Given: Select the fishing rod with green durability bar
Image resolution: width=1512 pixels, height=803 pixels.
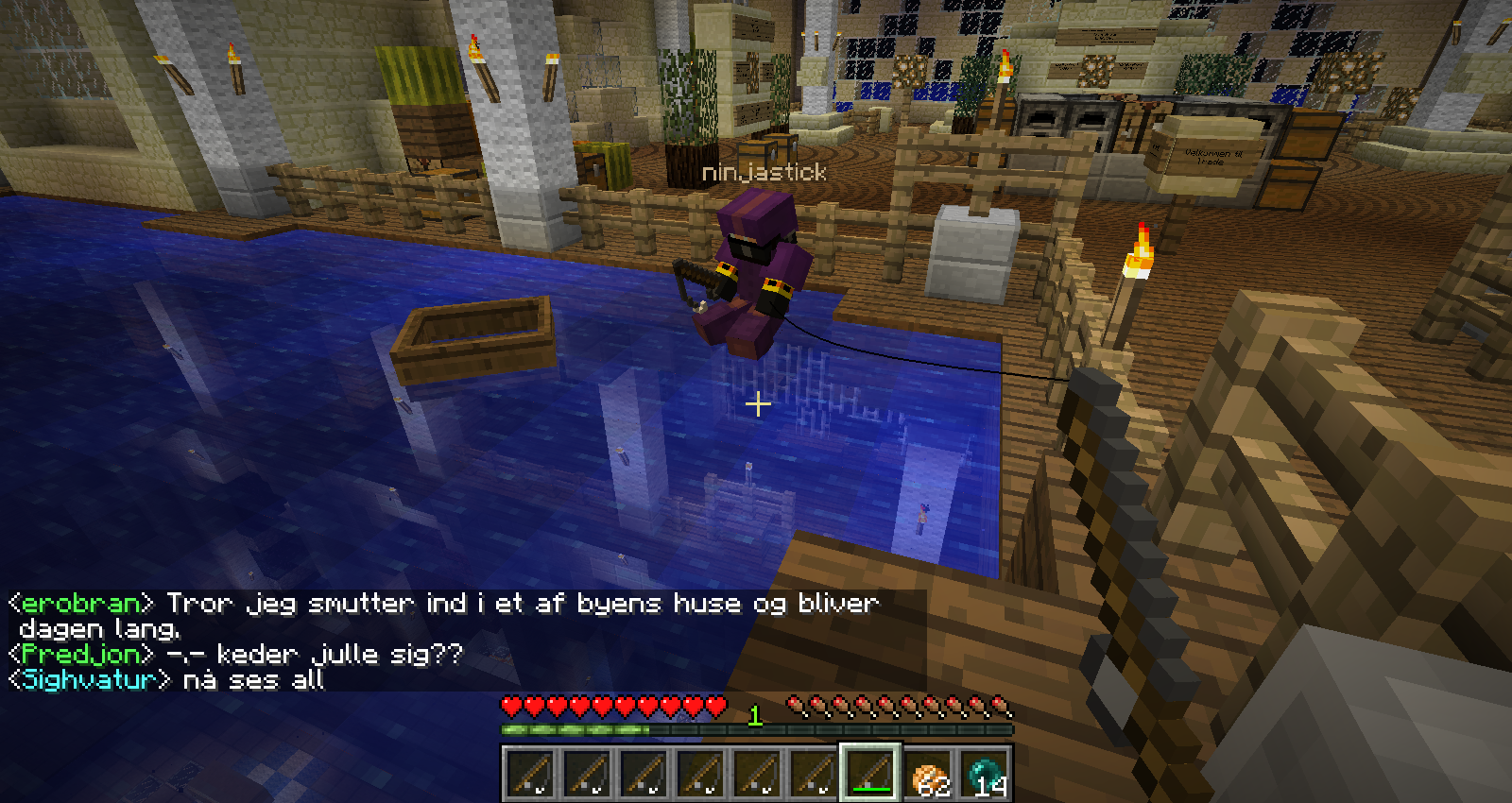Looking at the screenshot, I should (x=869, y=772).
